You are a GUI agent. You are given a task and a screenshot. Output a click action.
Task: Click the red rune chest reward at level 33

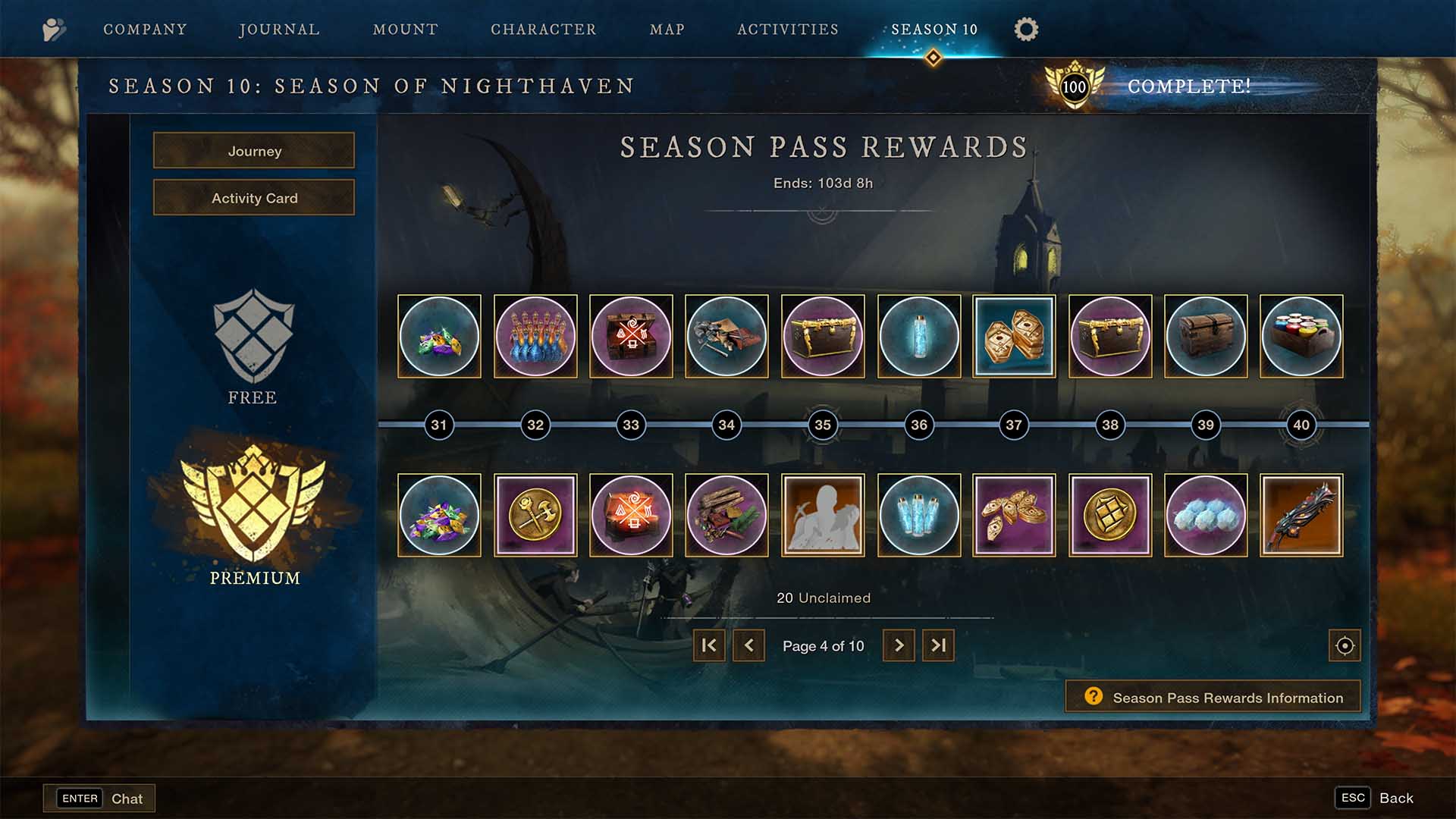click(631, 336)
